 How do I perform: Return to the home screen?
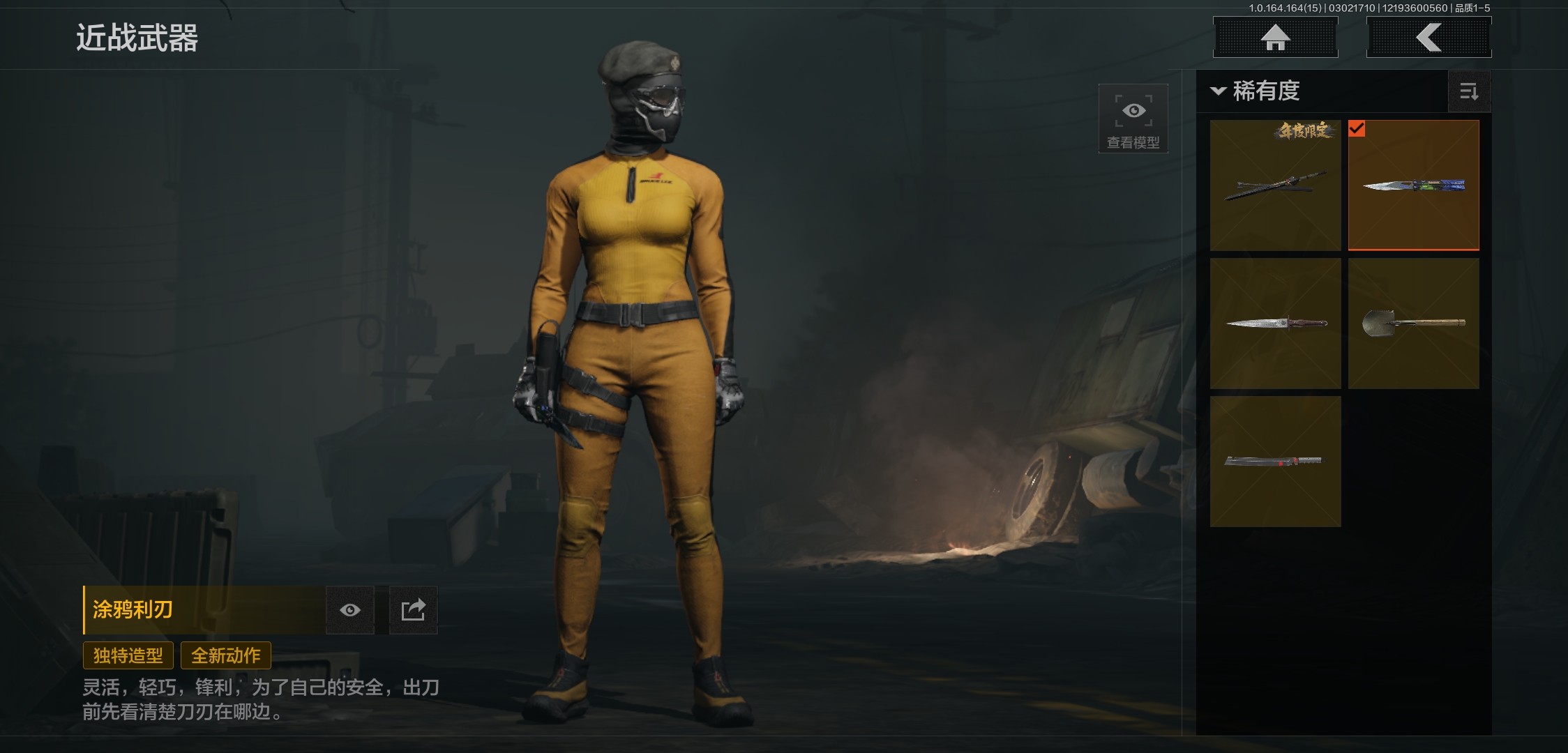(x=1275, y=38)
